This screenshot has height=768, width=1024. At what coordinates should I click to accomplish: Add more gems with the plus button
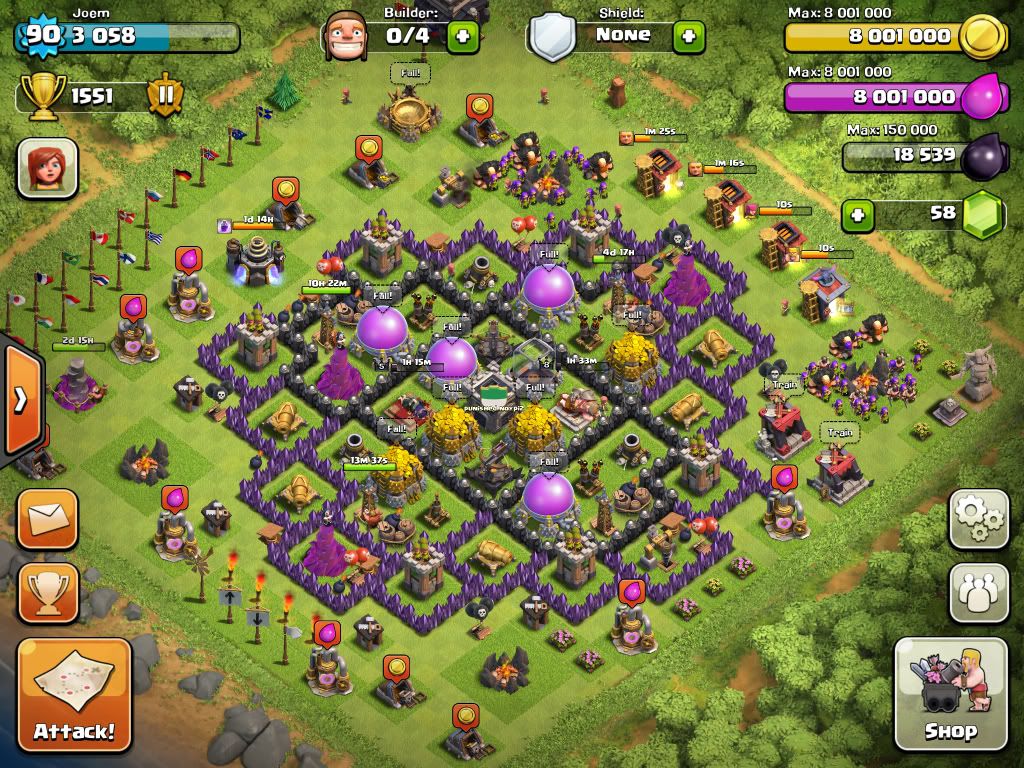pyautogui.click(x=855, y=214)
